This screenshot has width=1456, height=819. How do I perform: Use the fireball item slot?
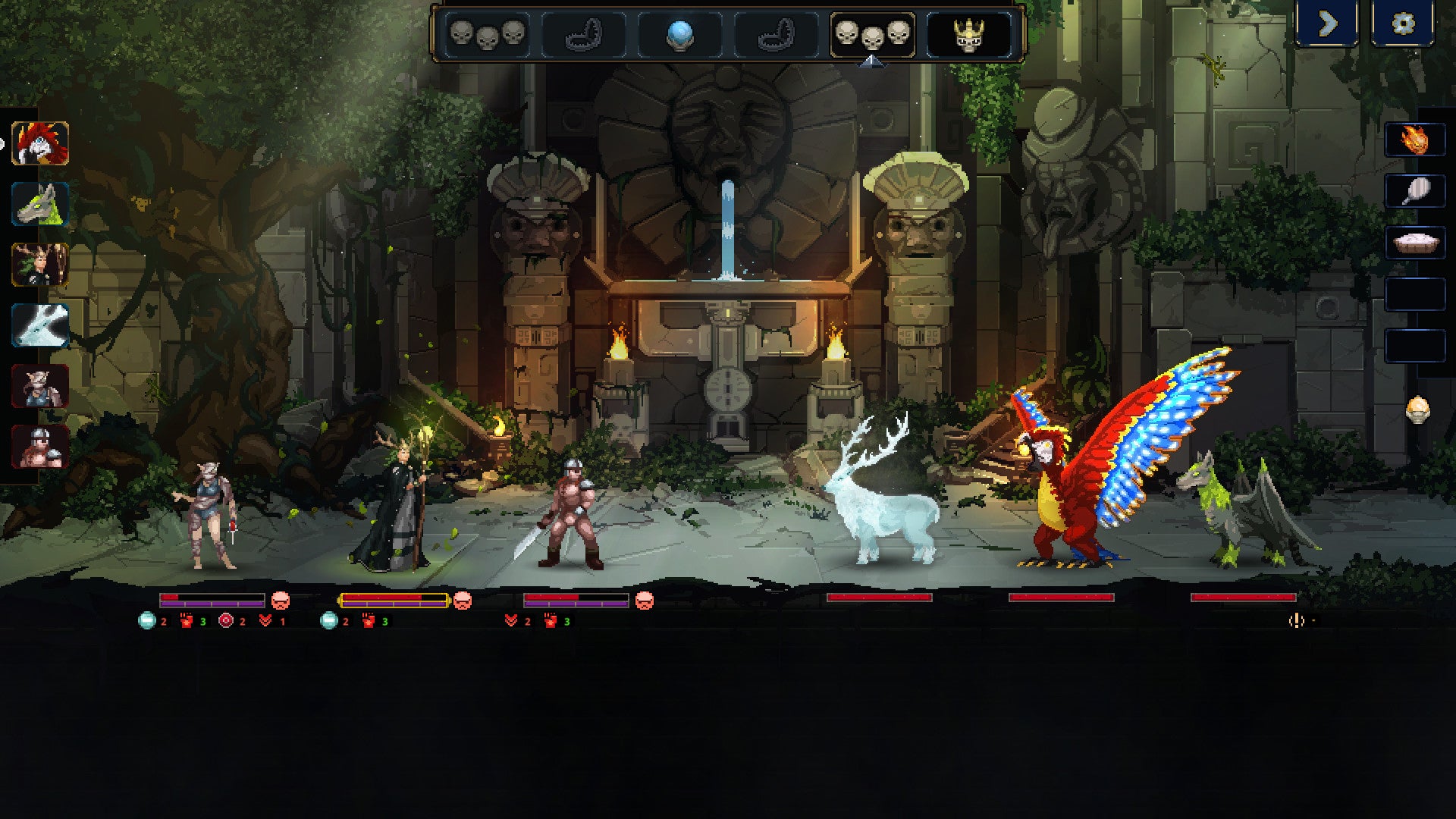1414,140
